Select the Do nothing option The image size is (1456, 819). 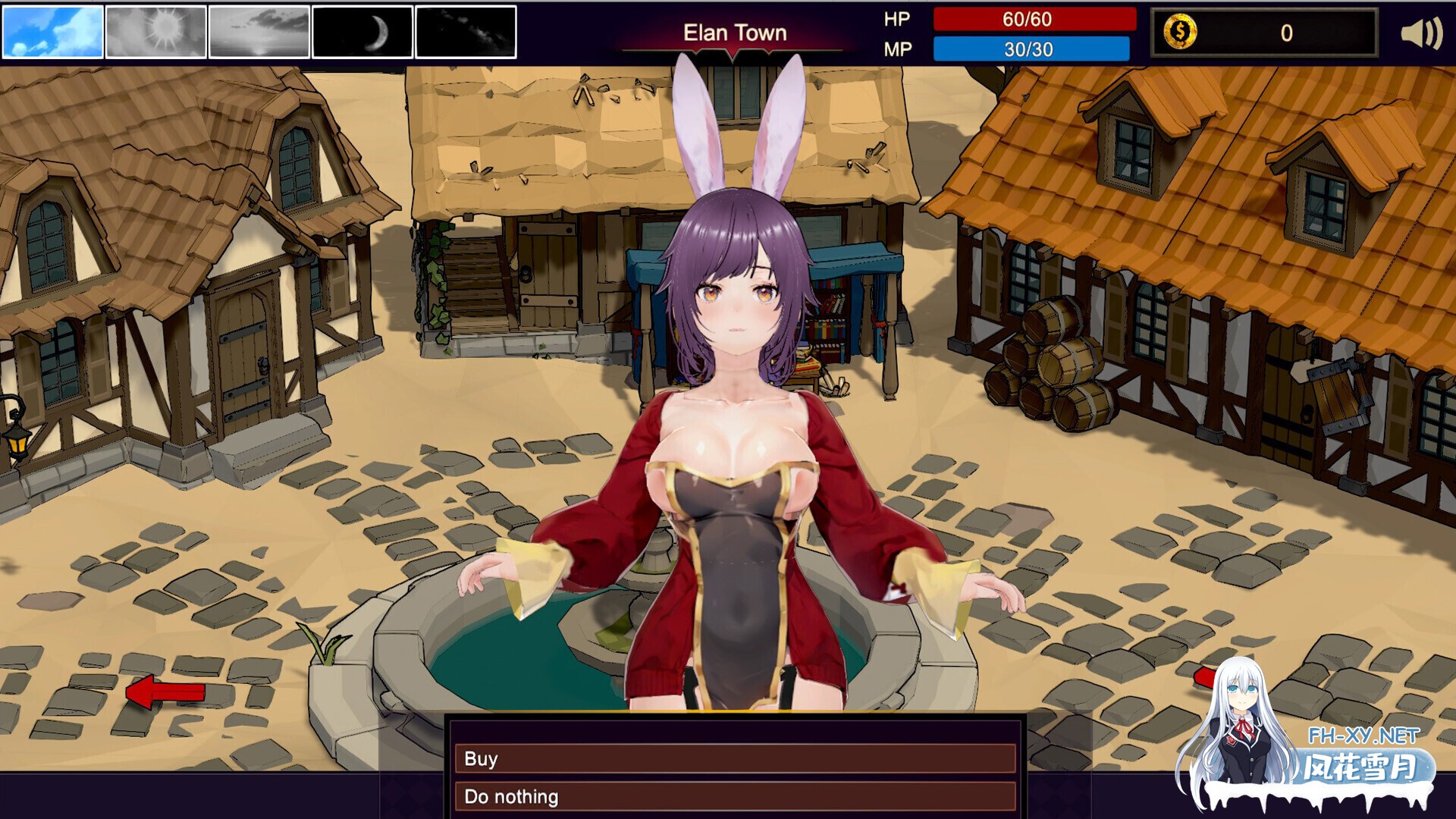[734, 796]
